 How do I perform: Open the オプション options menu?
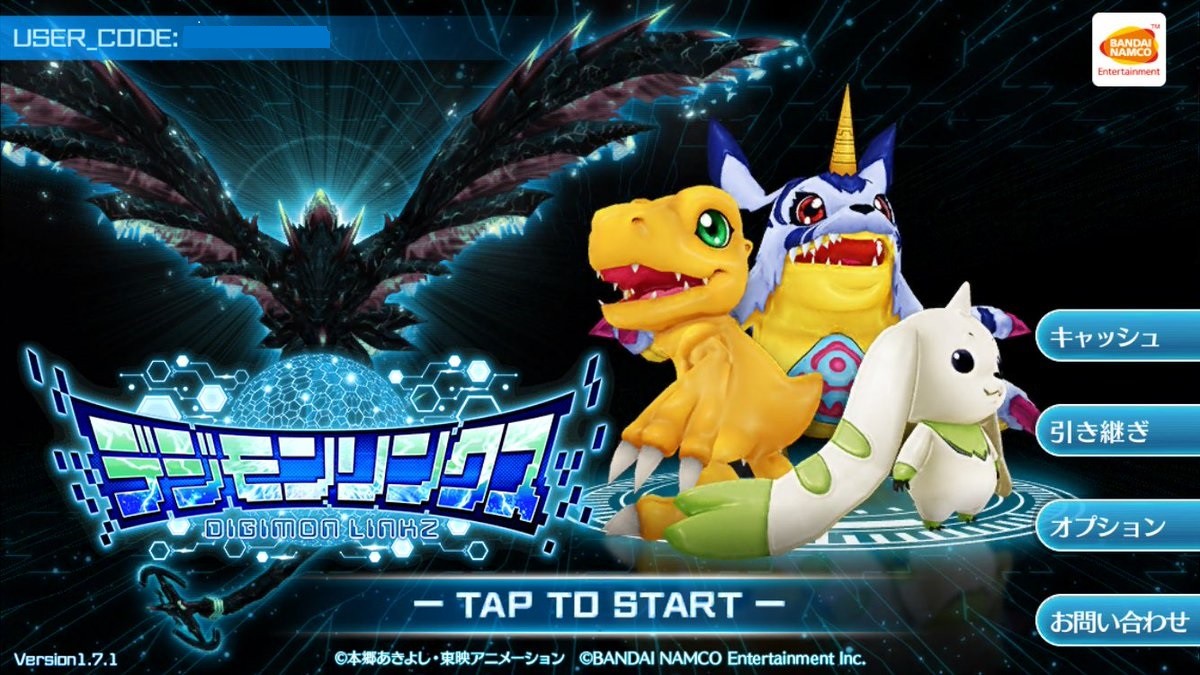pos(1116,526)
